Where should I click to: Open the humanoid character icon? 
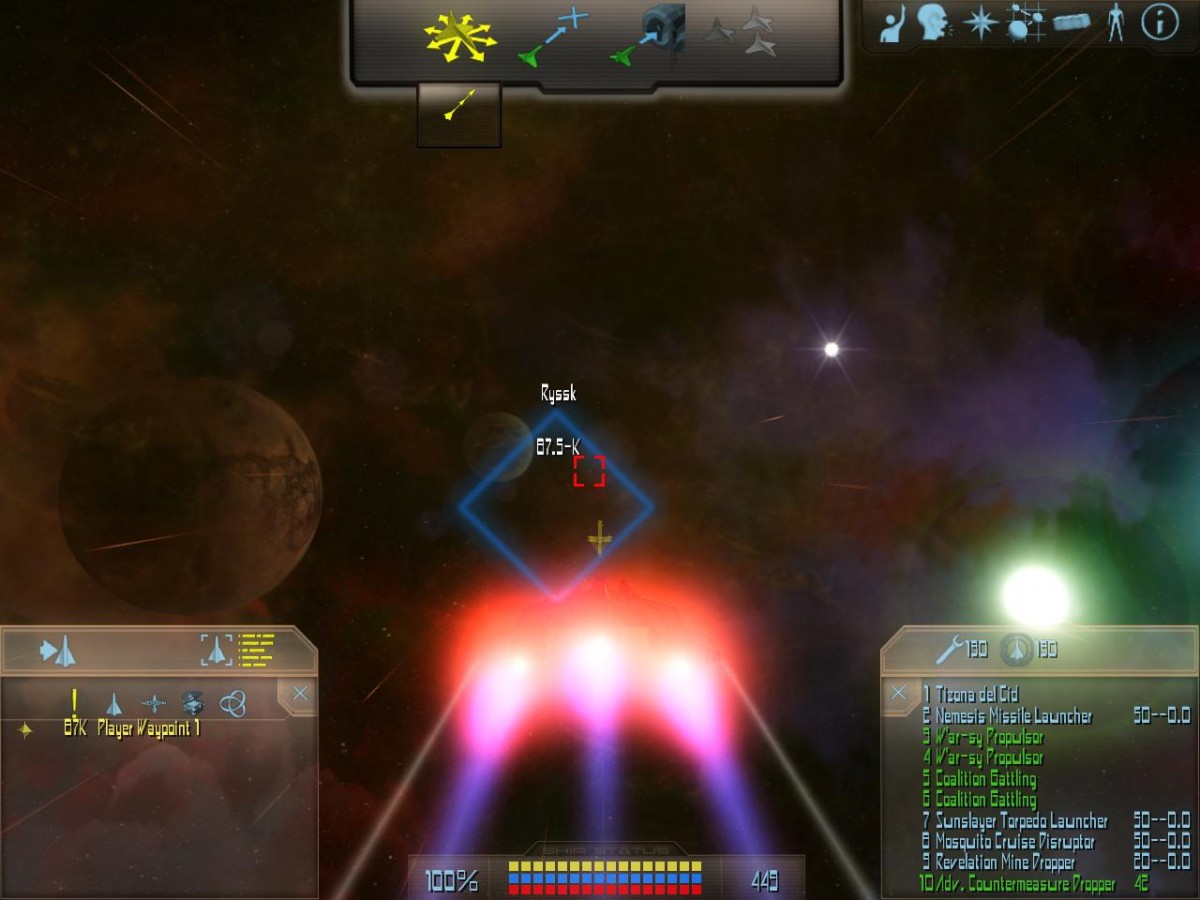(x=1115, y=23)
